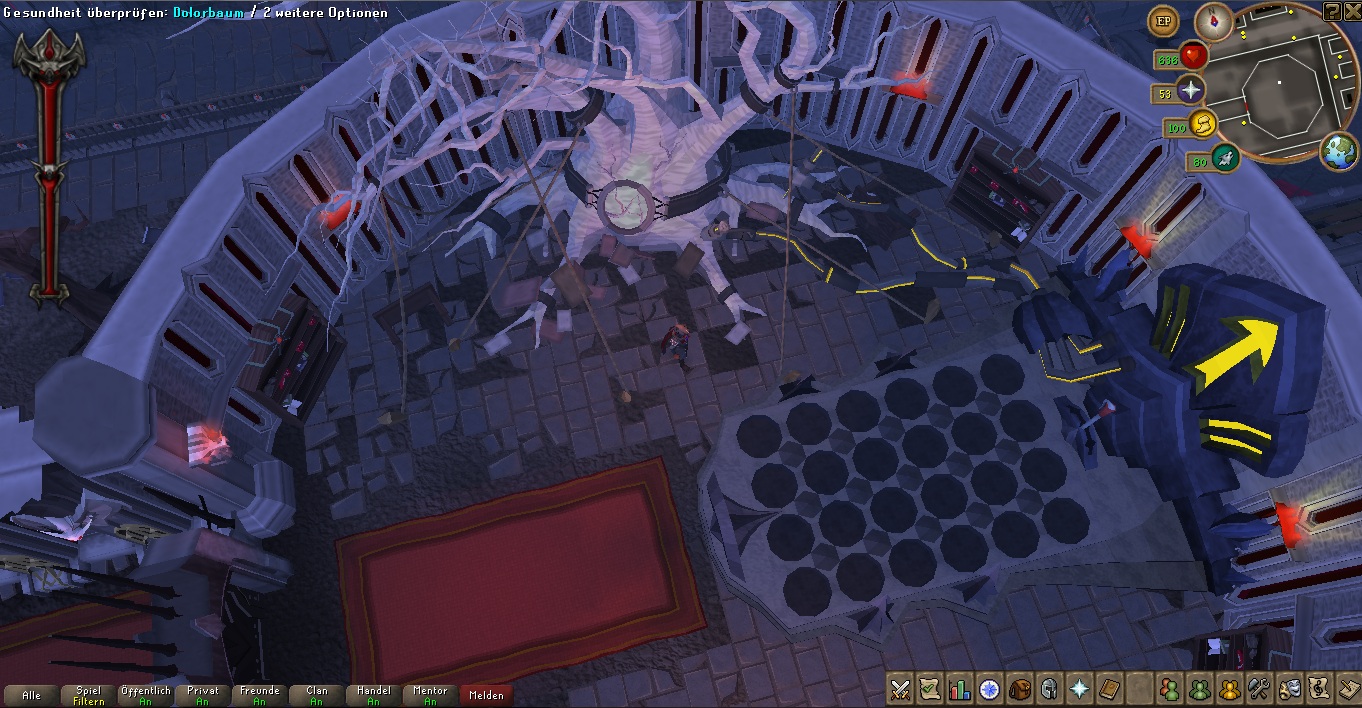Open the prayer star tab

[x=1079, y=689]
